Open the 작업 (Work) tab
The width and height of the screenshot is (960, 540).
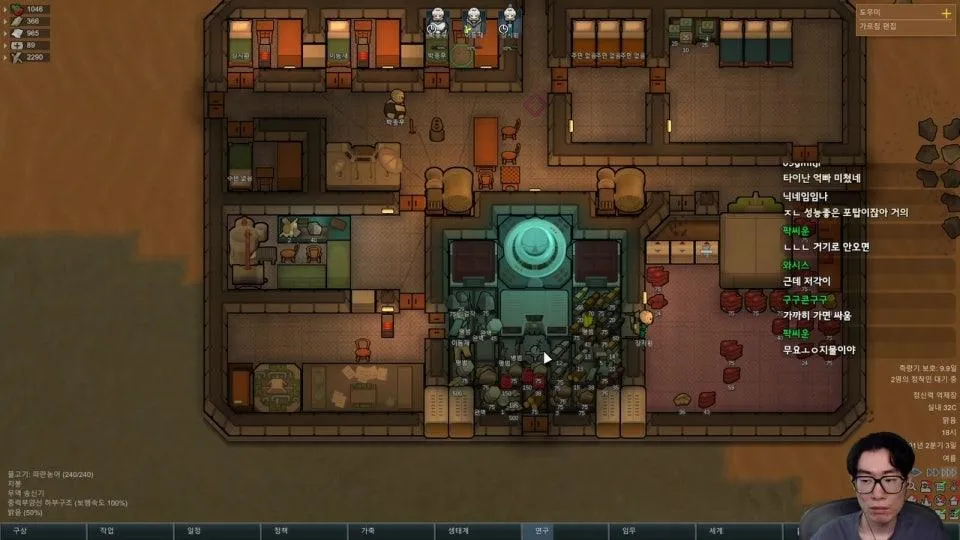point(107,531)
